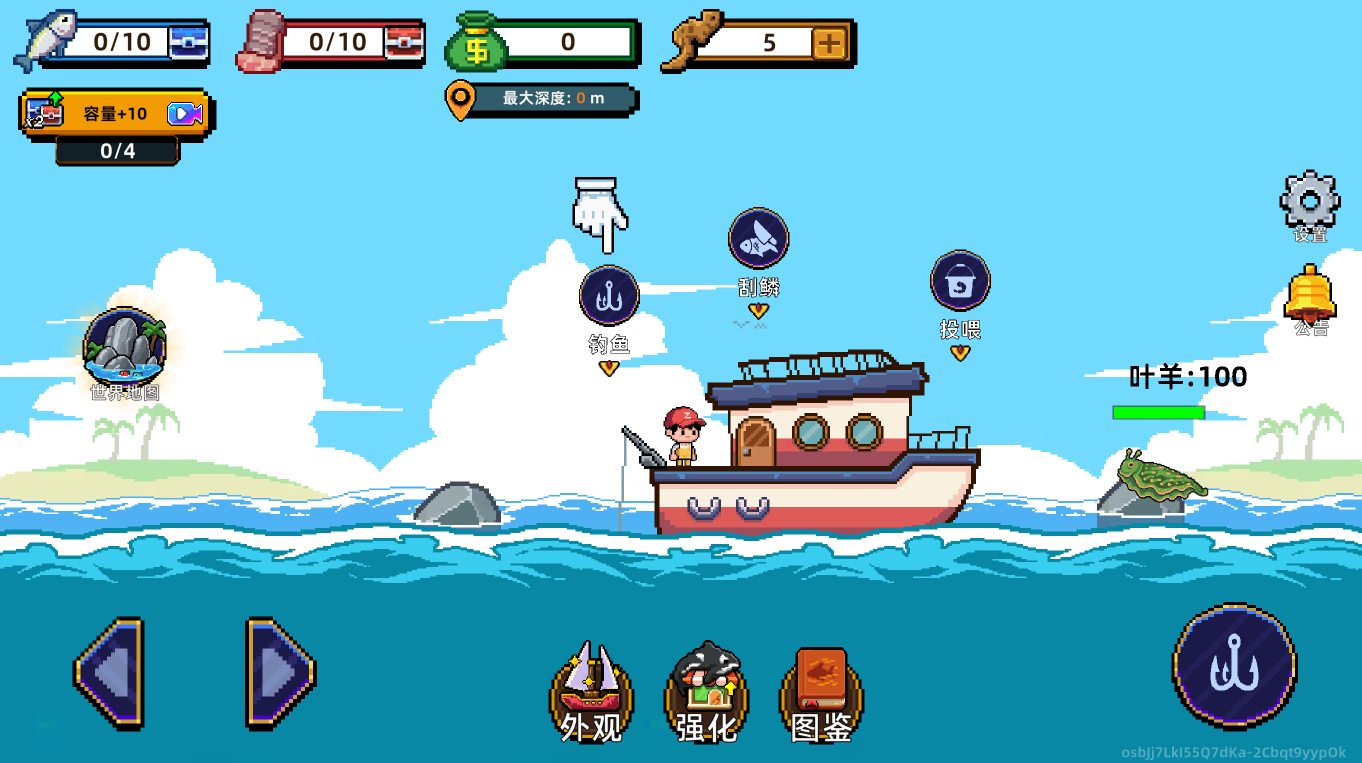Choose the 投喂 feeding bucket icon

pyautogui.click(x=960, y=281)
